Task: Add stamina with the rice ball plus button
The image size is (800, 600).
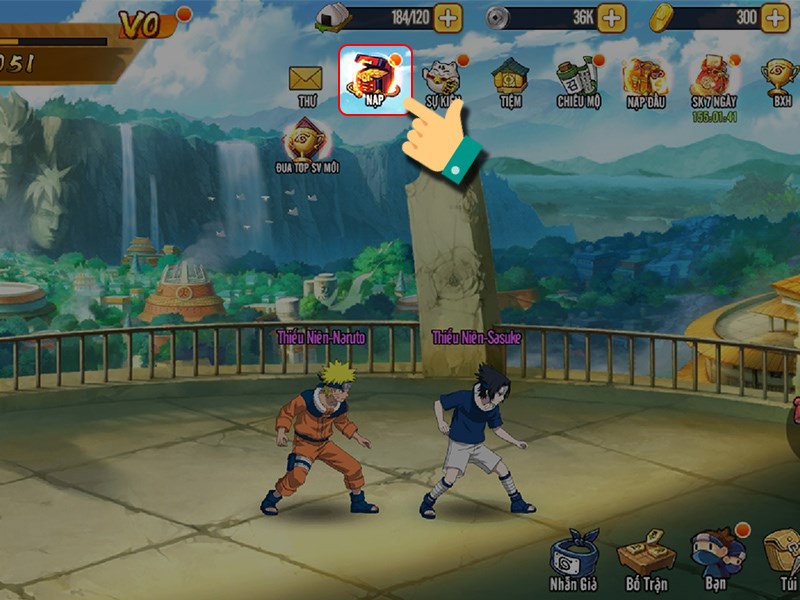Action: coord(448,17)
